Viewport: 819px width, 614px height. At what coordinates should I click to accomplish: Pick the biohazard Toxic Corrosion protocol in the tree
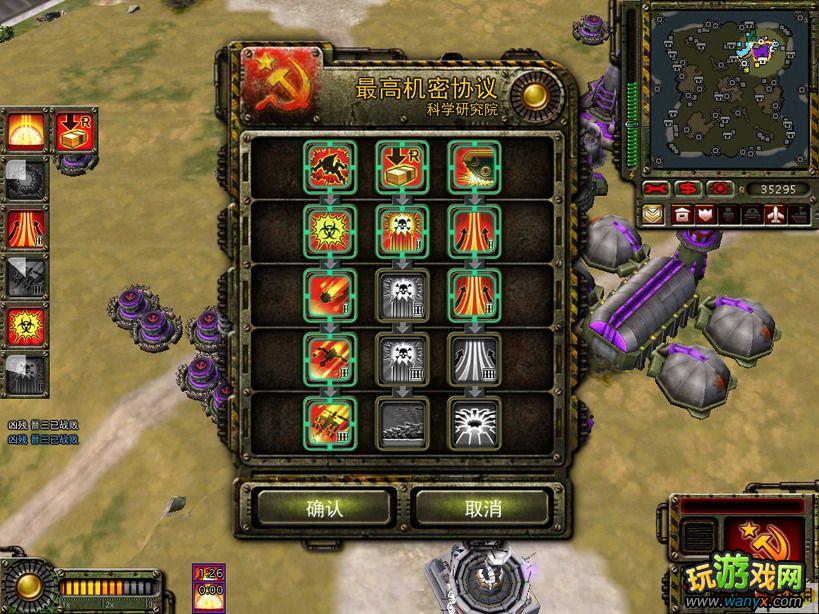click(328, 226)
